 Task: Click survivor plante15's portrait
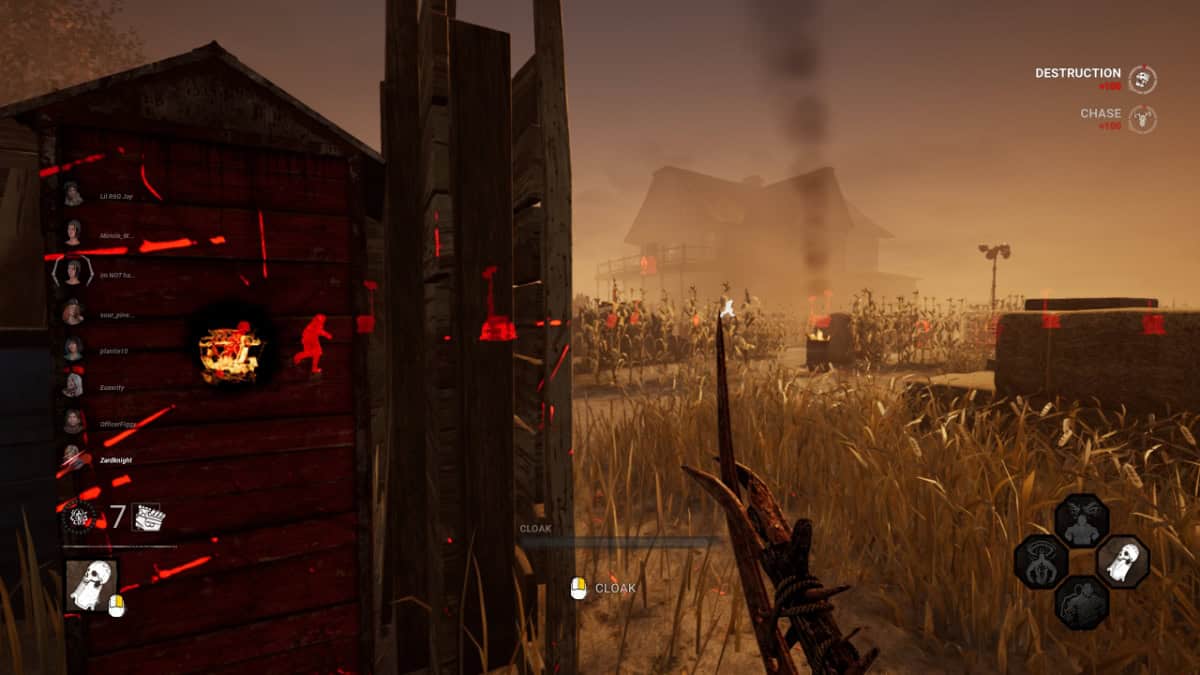[x=73, y=349]
